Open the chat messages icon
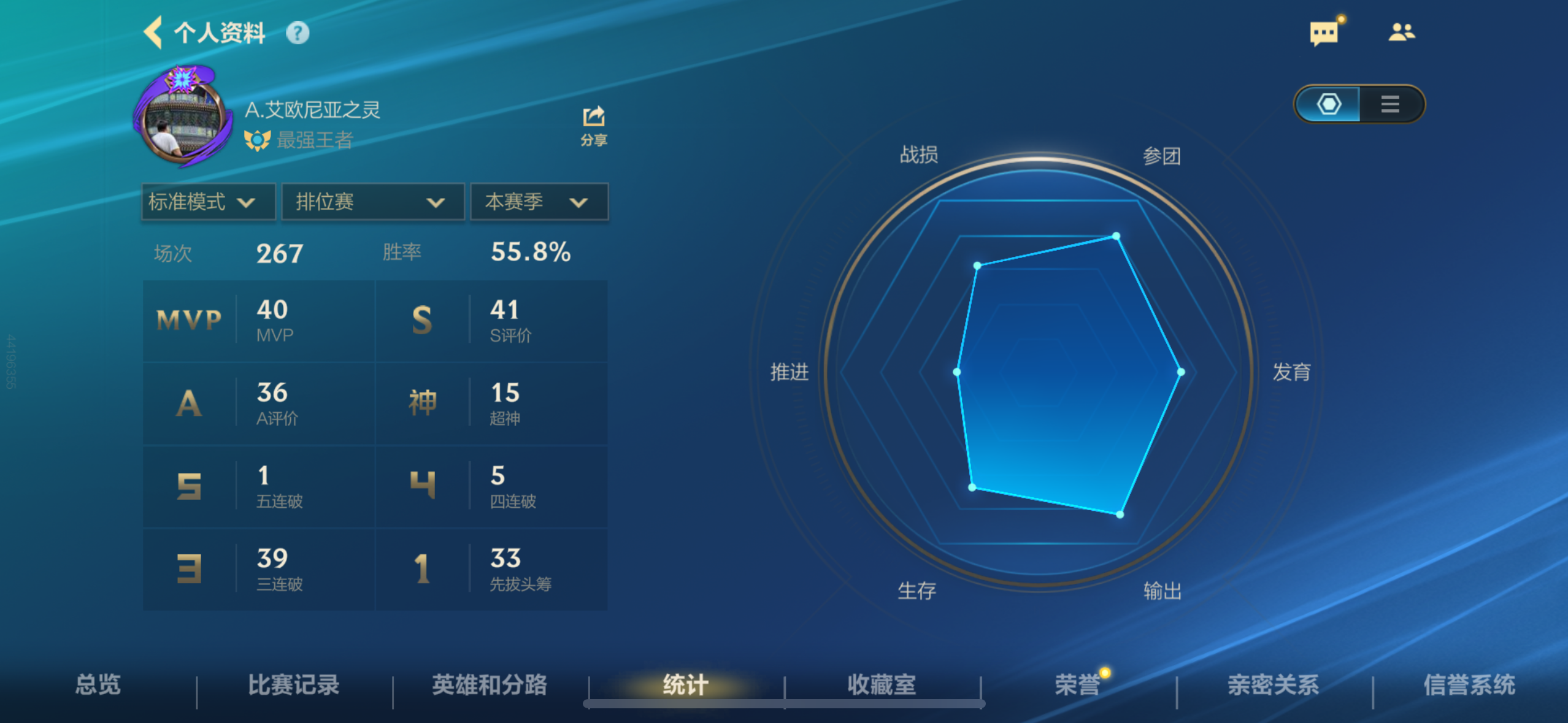1568x723 pixels. pyautogui.click(x=1324, y=32)
